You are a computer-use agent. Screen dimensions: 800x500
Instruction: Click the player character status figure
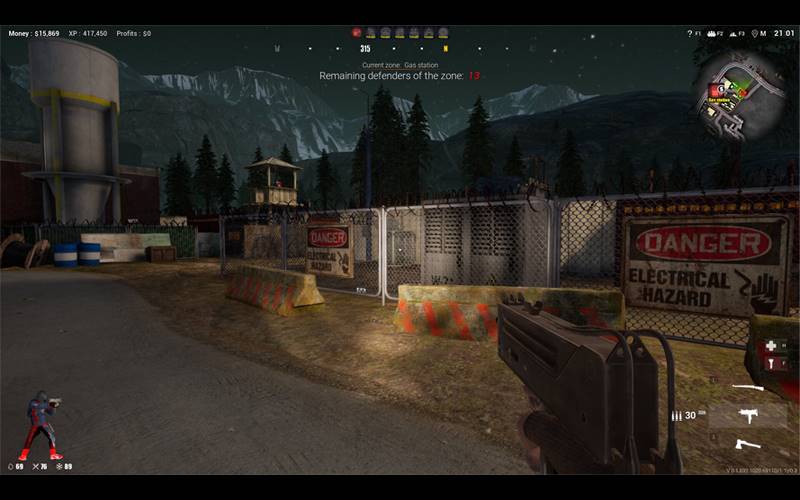coord(42,426)
